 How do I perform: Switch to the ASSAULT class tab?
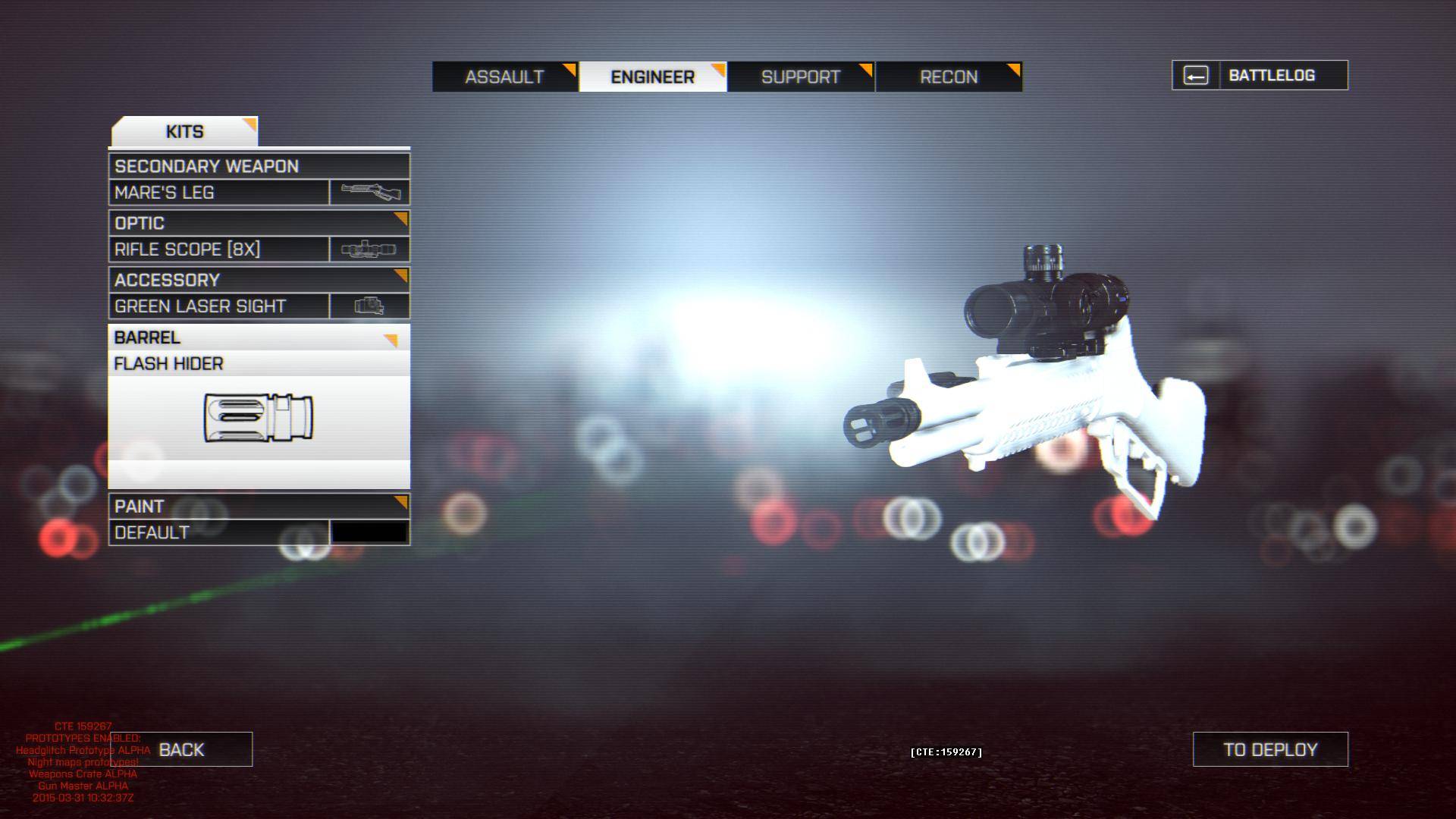click(504, 77)
